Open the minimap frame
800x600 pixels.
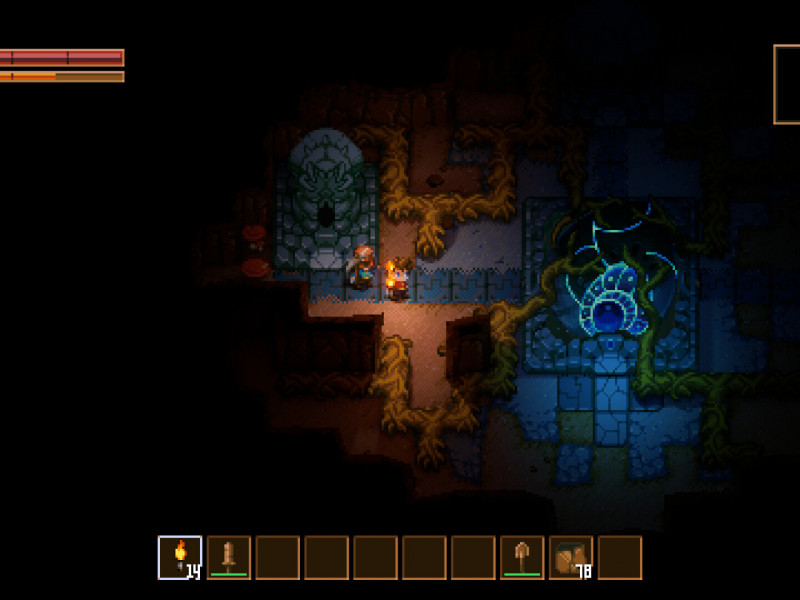787,85
